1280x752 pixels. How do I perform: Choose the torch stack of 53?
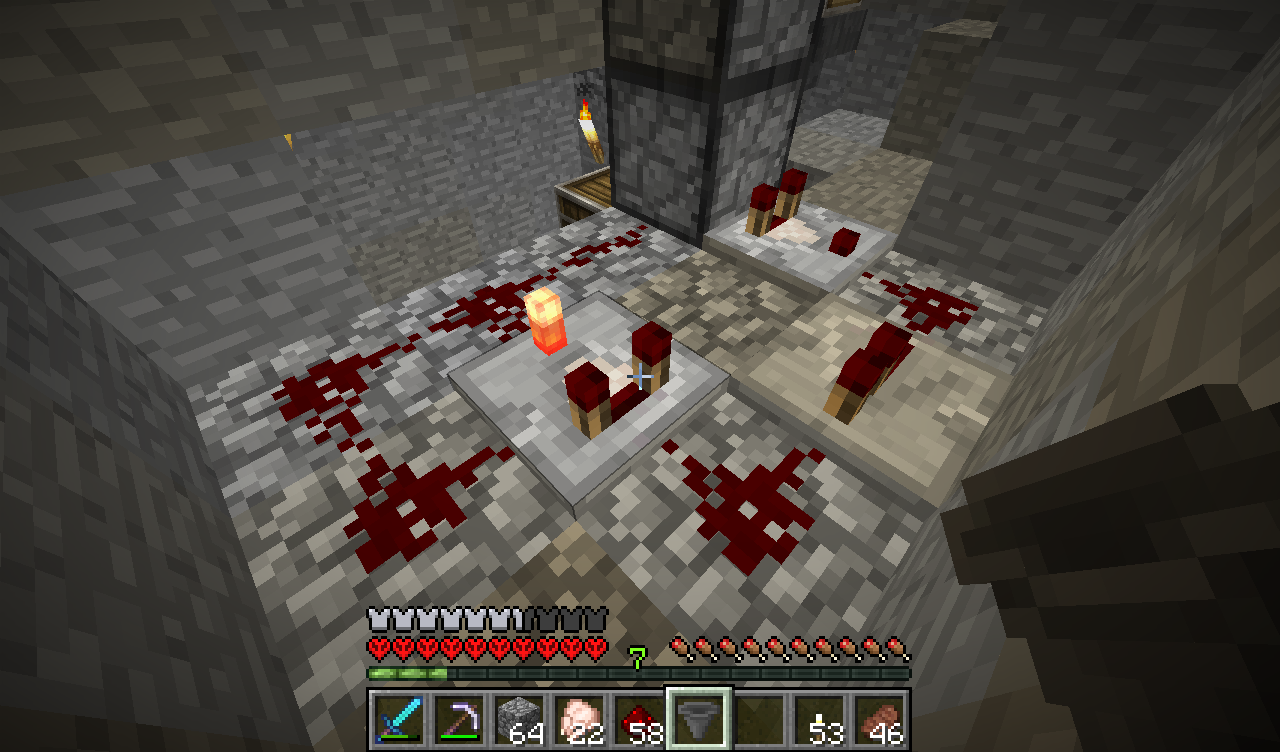[819, 718]
